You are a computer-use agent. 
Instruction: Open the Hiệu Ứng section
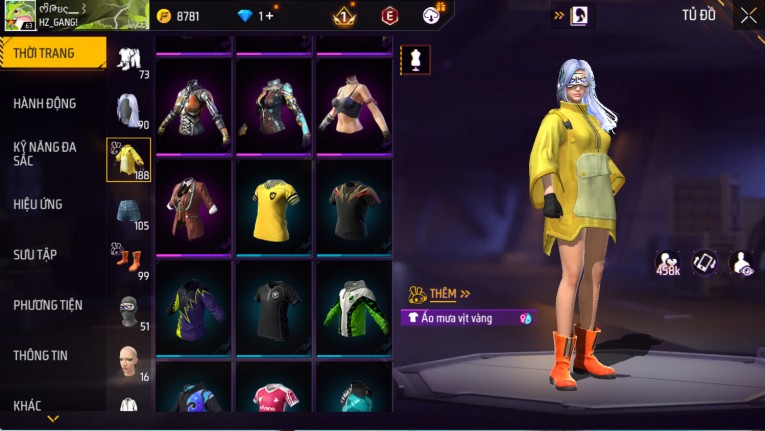(38, 204)
